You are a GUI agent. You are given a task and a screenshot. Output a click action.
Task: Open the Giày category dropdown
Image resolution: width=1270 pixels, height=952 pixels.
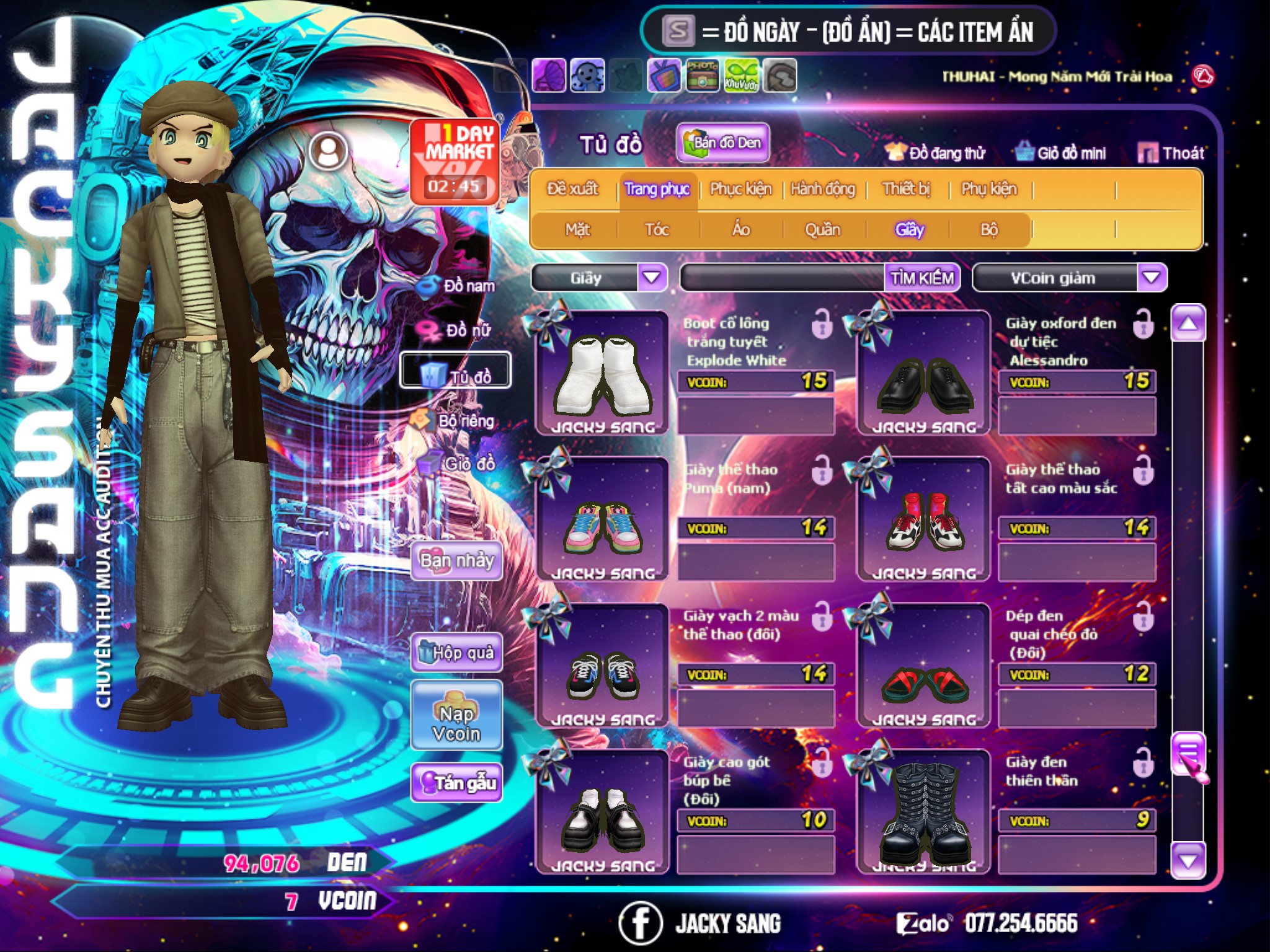tap(652, 278)
